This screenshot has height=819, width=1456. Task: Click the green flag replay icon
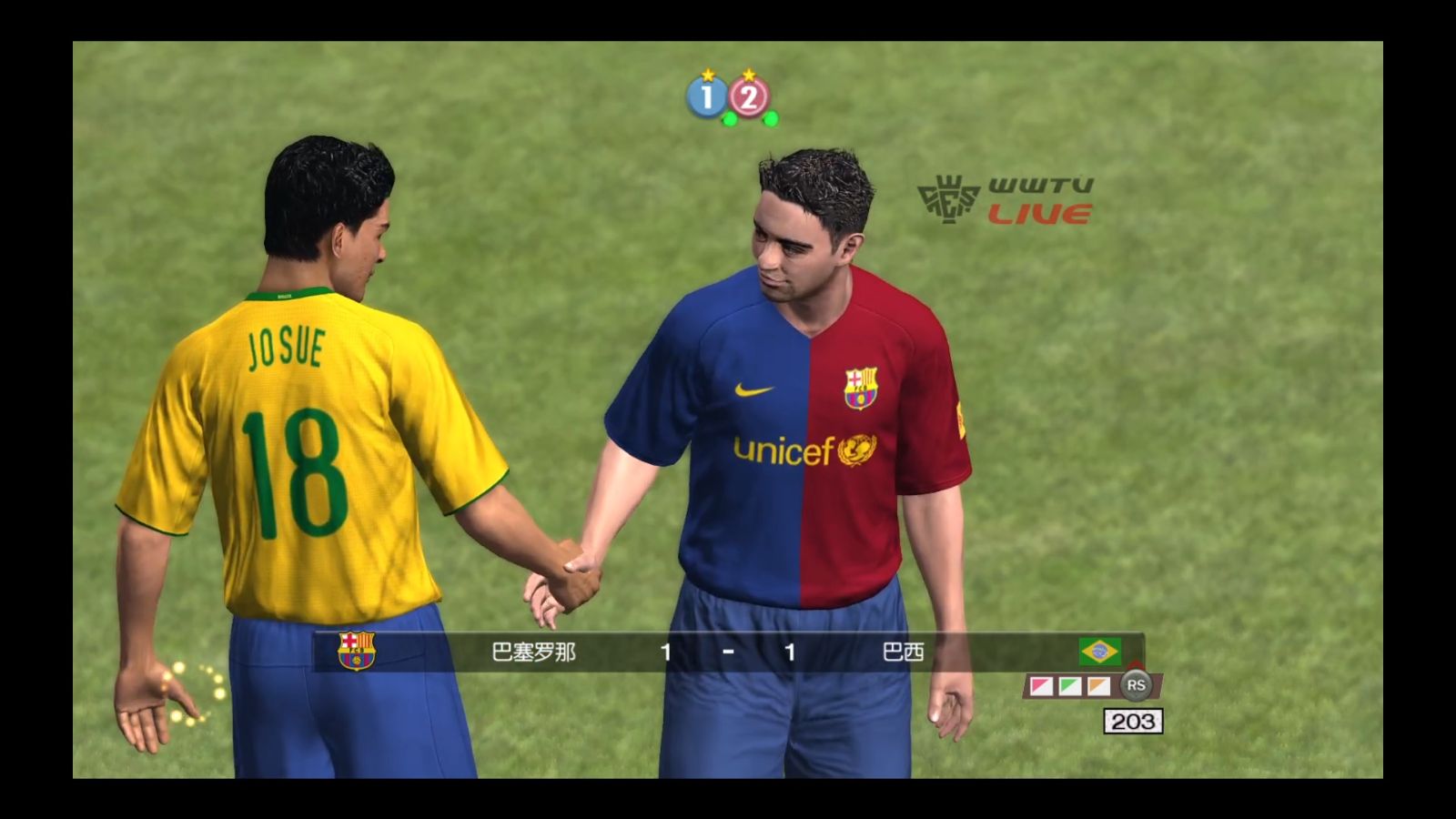point(1070,686)
